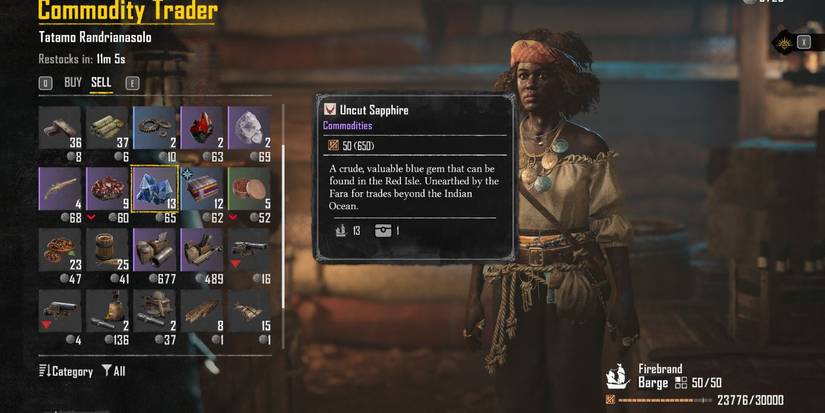Select the Uncut Sapphire slot
Image resolution: width=825 pixels, height=413 pixels.
155,188
